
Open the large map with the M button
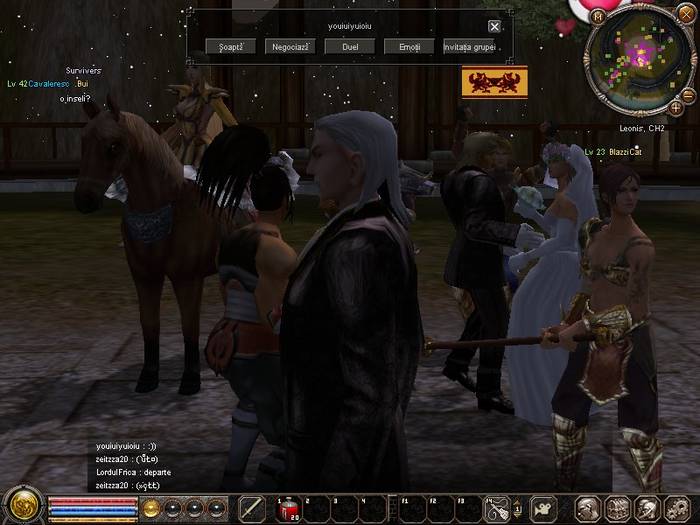[x=598, y=17]
